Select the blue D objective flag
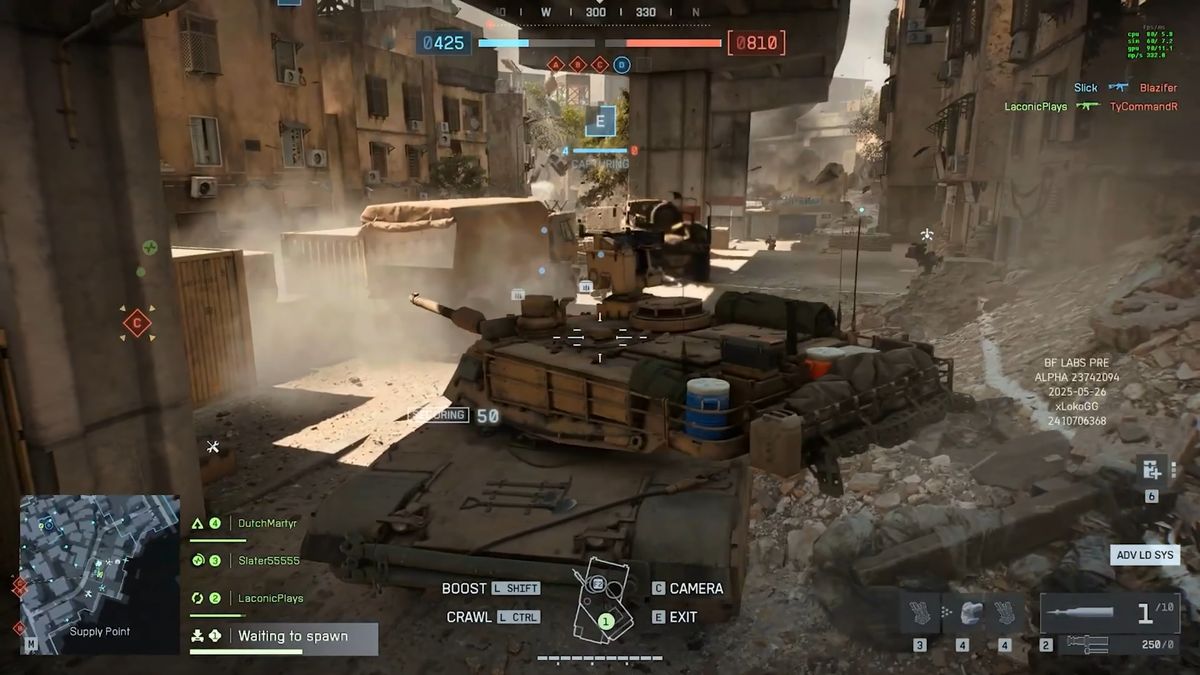The height and width of the screenshot is (675, 1200). pos(622,65)
